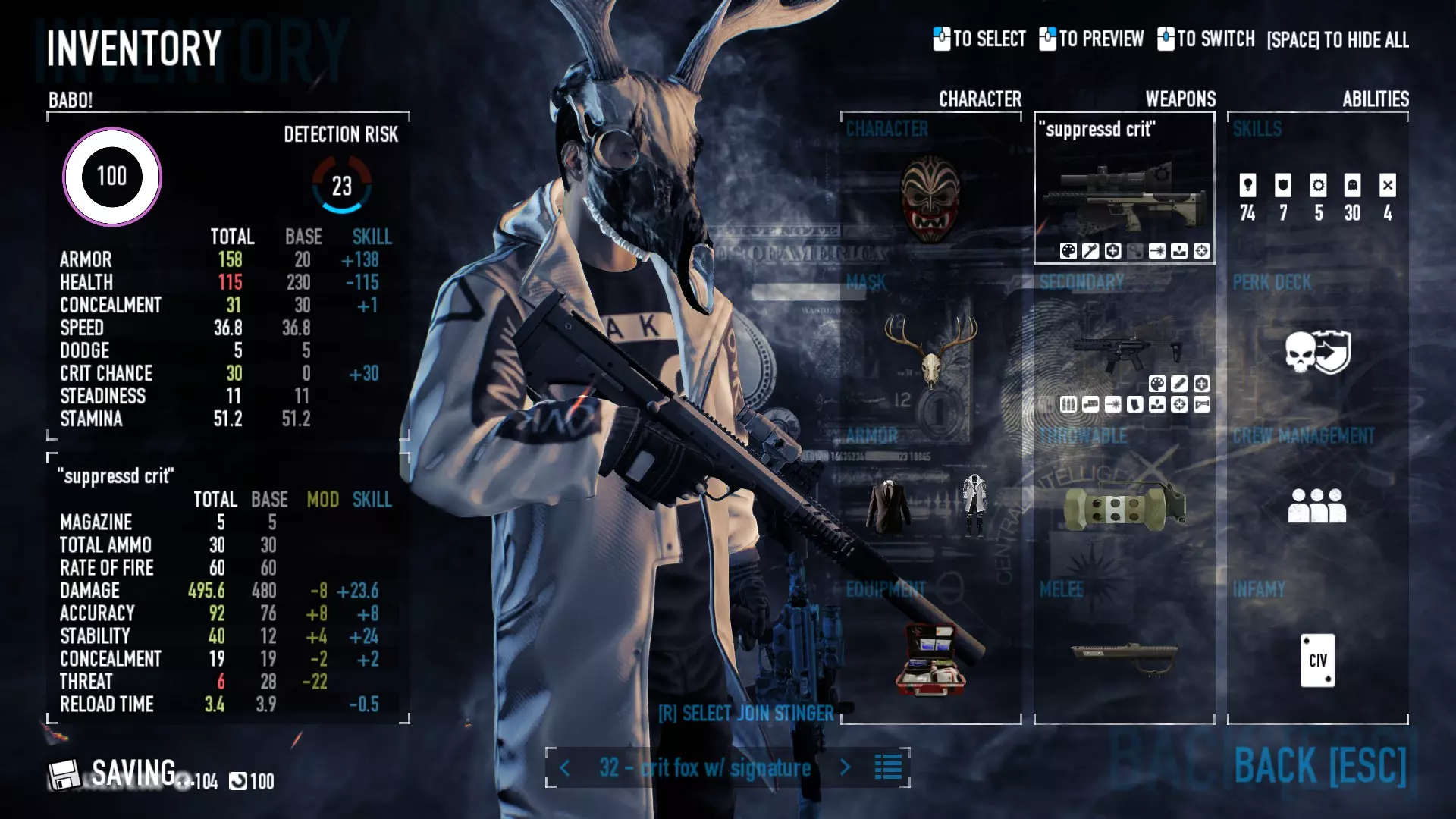The width and height of the screenshot is (1456, 819).
Task: Select the red character mask portrait
Action: (x=930, y=199)
